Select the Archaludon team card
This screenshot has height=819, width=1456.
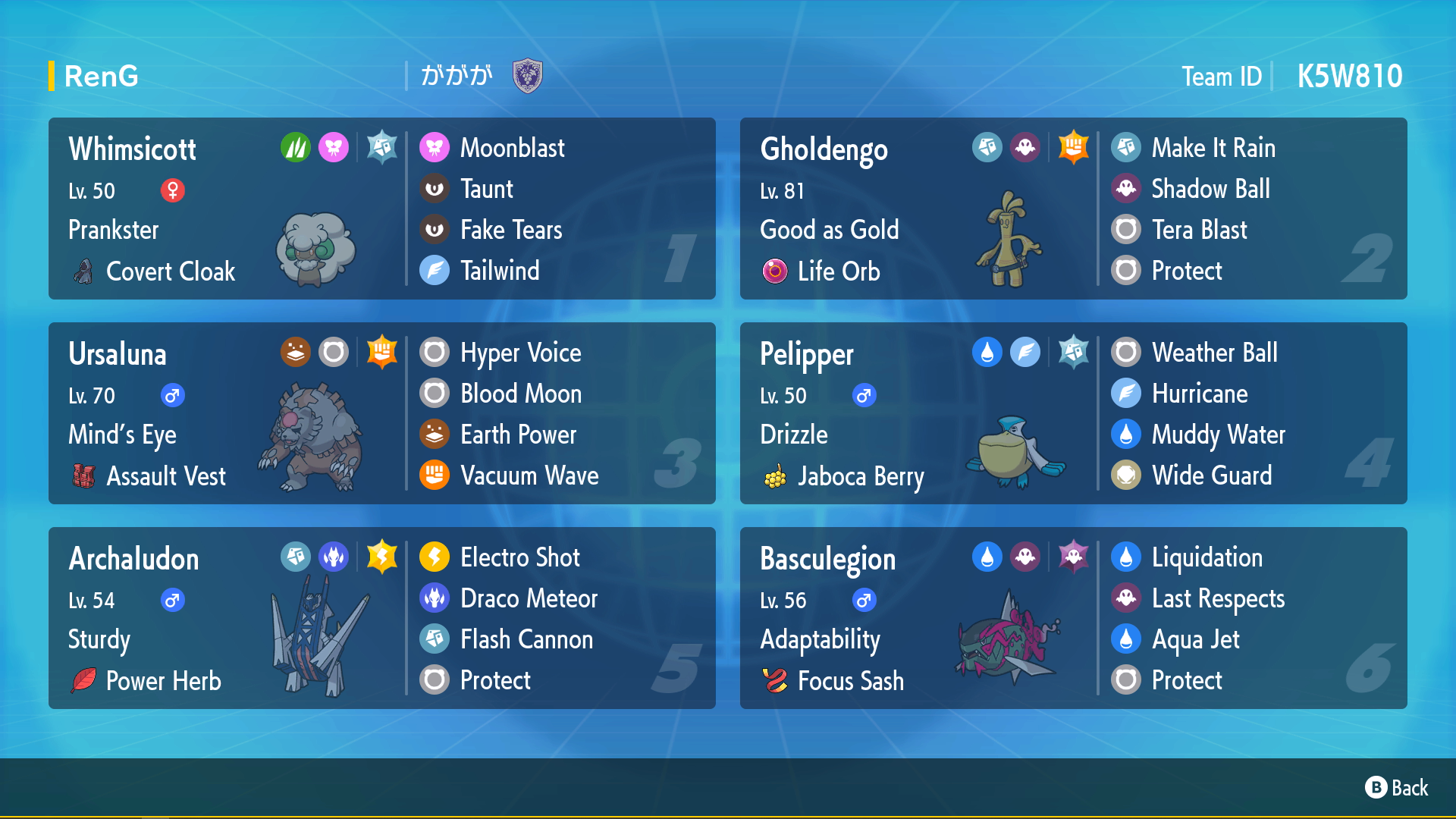[381, 618]
